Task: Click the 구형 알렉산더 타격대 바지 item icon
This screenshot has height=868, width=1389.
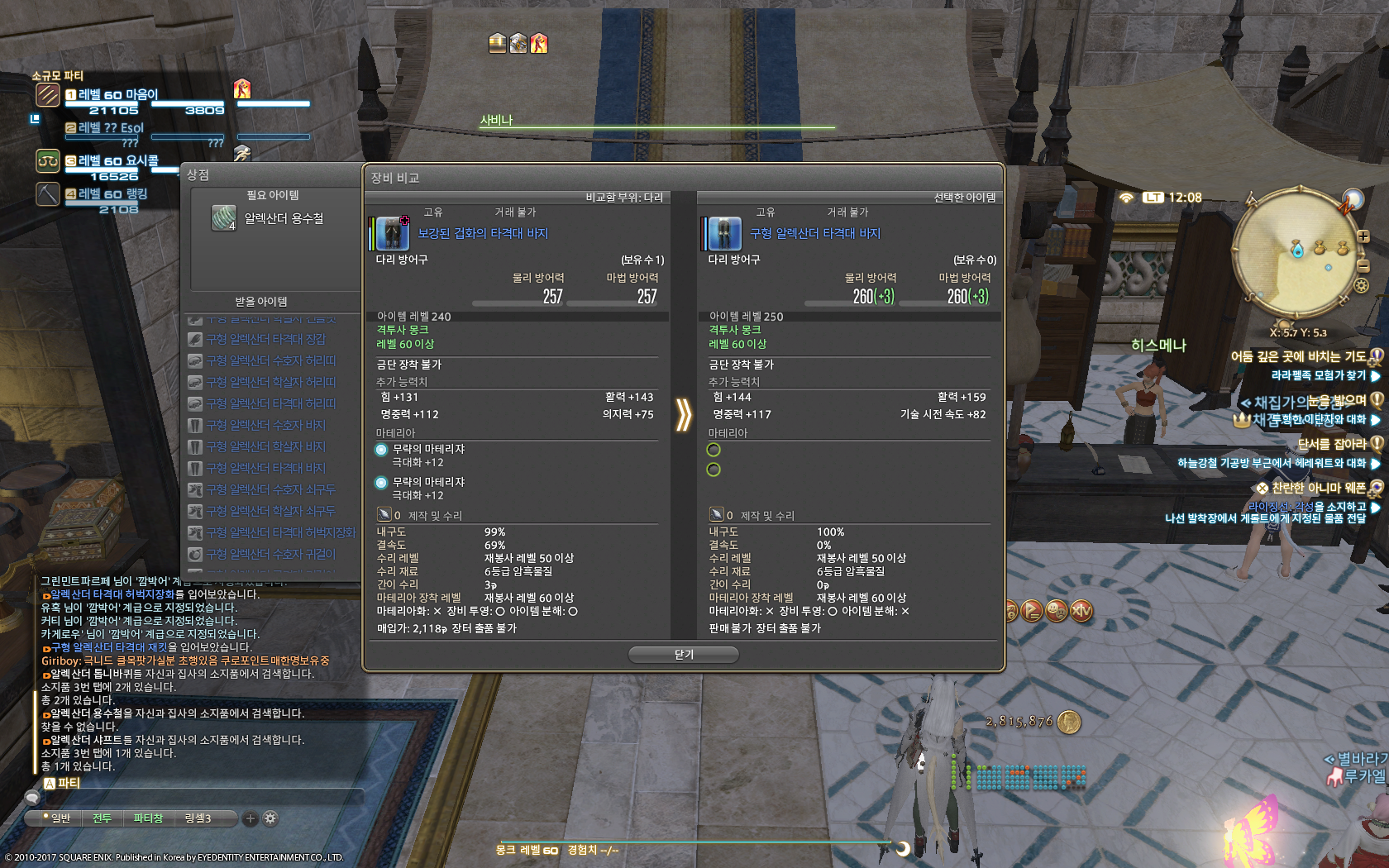Action: (x=725, y=234)
